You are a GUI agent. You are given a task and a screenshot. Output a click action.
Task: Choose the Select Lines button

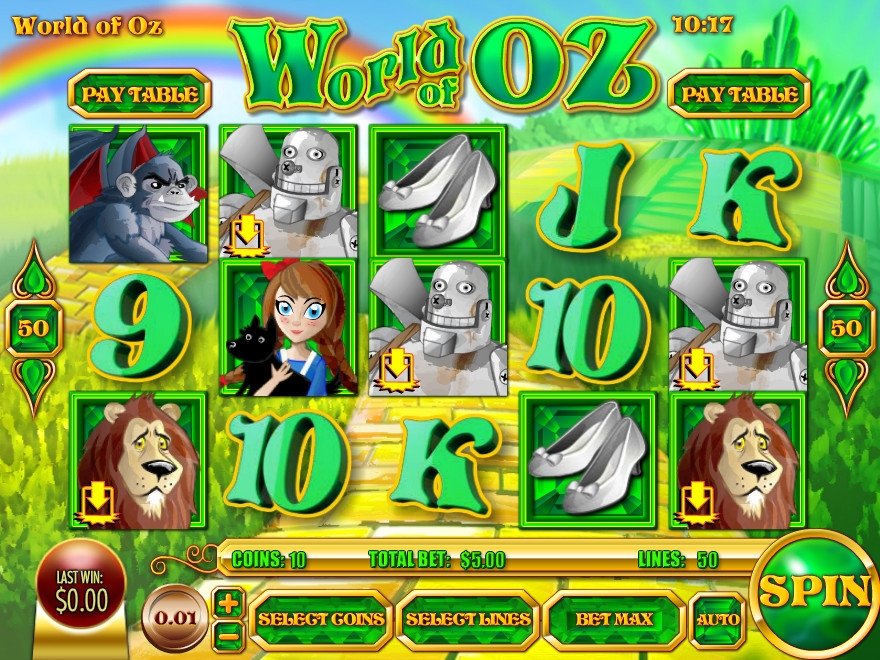(x=467, y=619)
